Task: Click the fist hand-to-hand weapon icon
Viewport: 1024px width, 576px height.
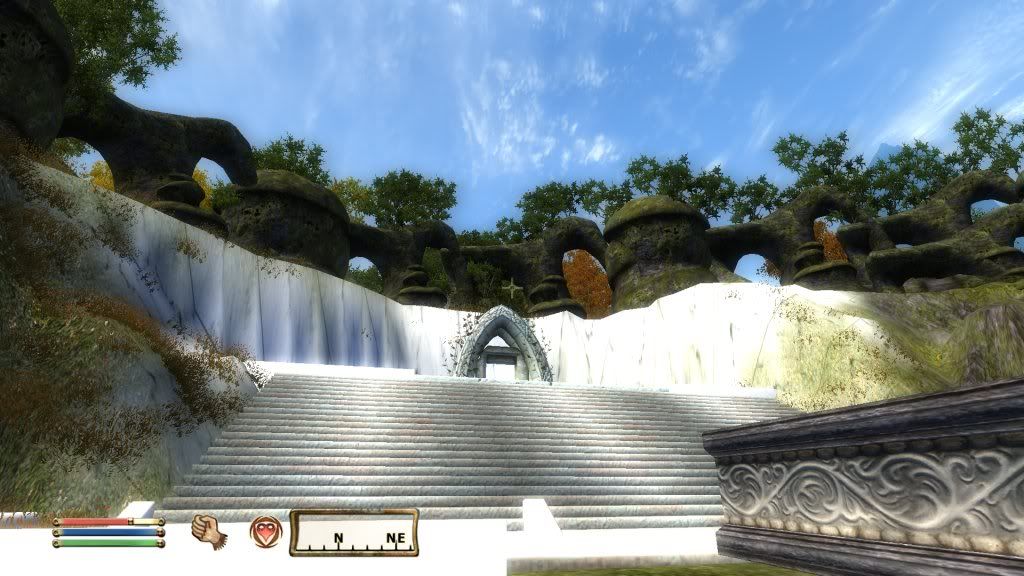Action: click(208, 530)
